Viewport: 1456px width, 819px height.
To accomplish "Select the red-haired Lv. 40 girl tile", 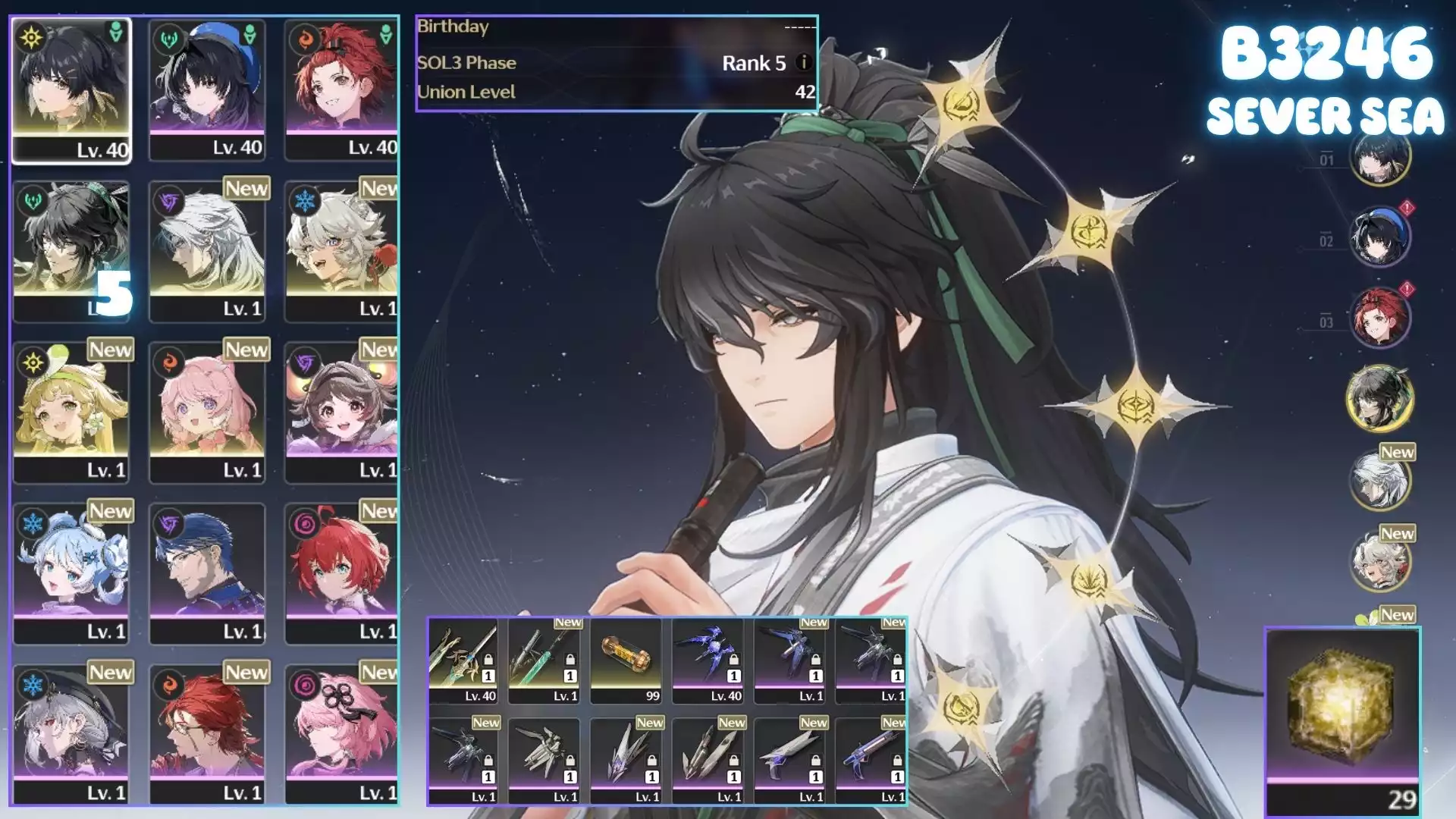I will 341,90.
